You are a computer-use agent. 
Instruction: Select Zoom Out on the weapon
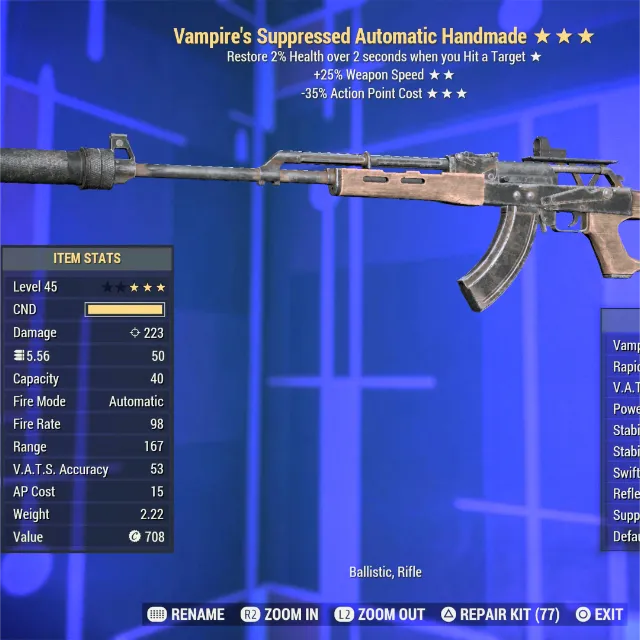(380, 614)
